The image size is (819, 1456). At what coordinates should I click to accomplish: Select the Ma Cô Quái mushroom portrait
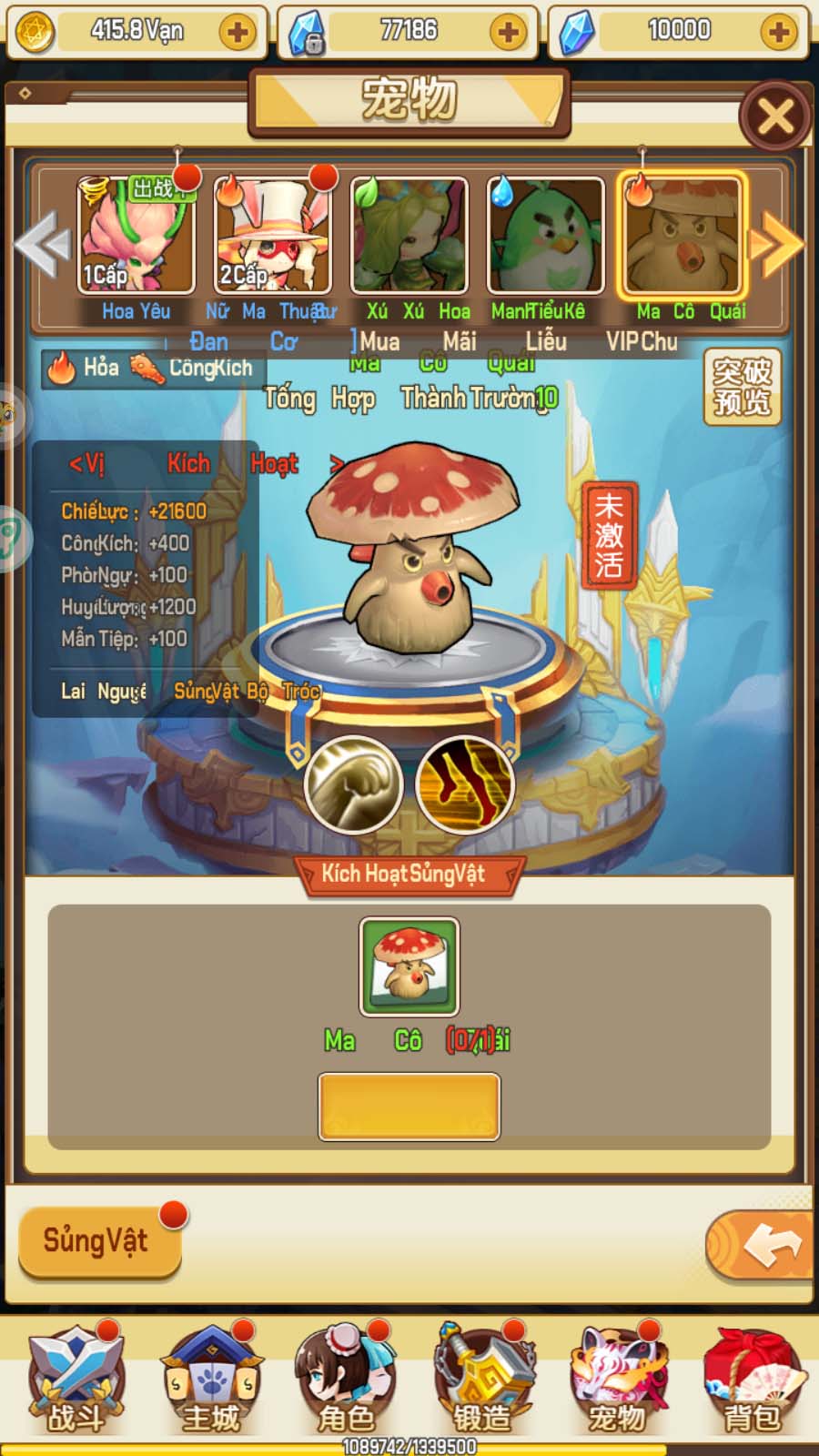[682, 236]
